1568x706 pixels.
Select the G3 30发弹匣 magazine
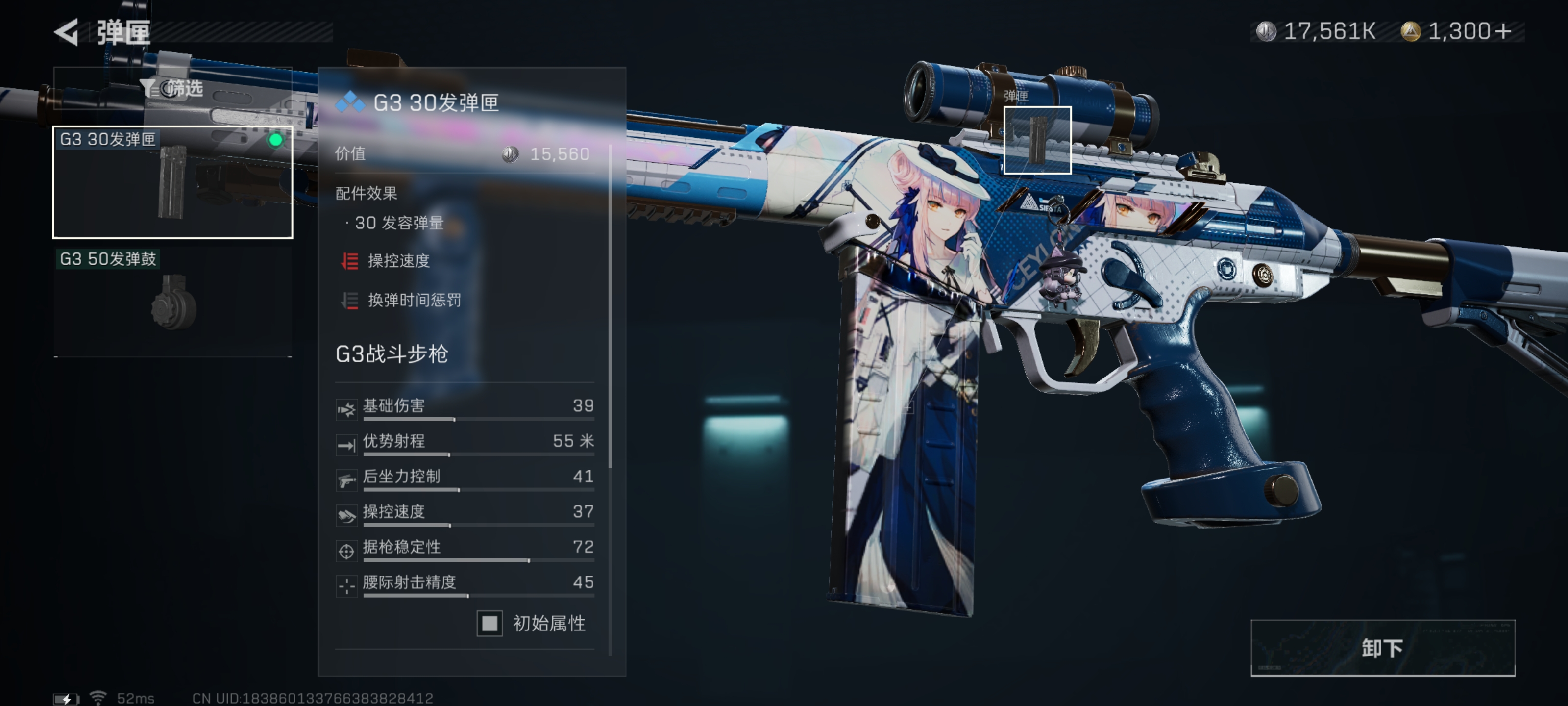173,182
